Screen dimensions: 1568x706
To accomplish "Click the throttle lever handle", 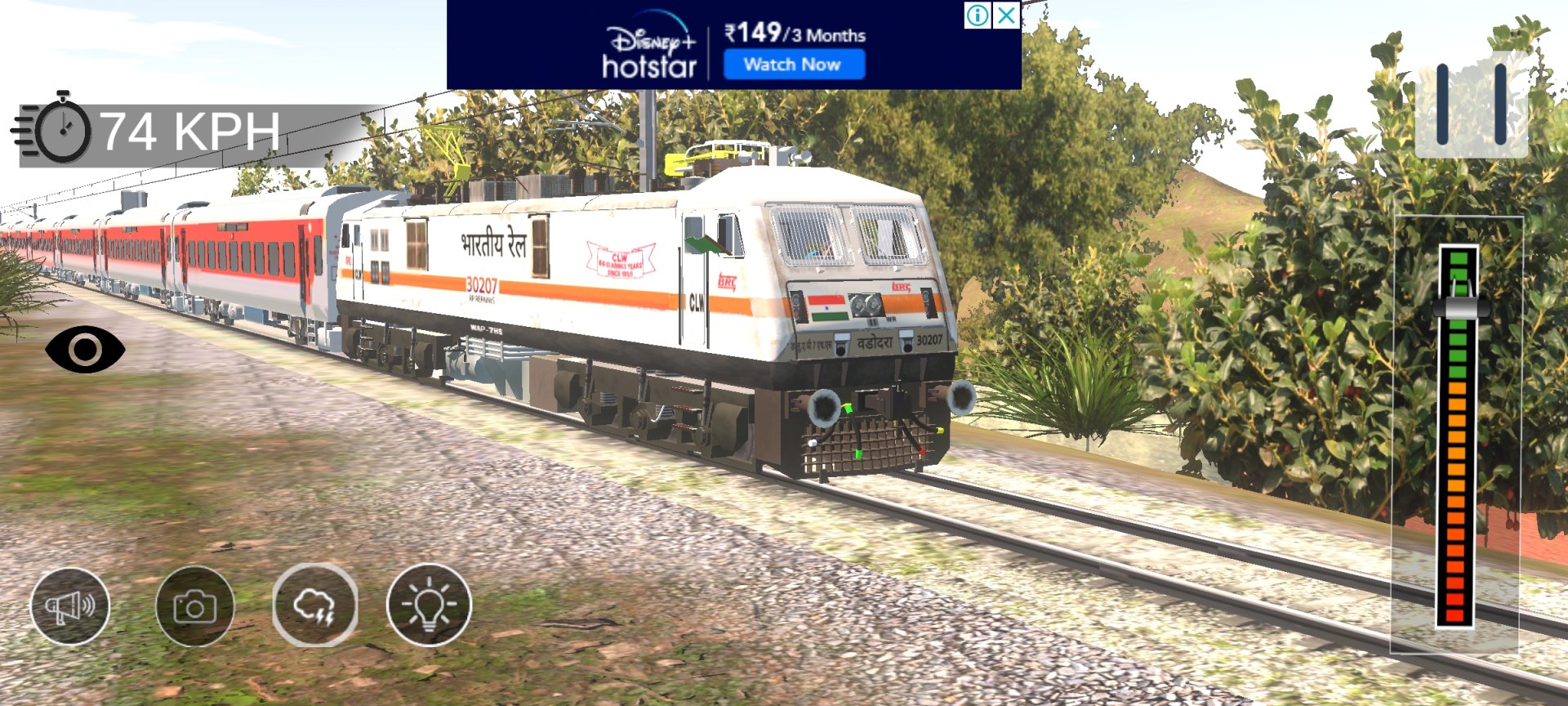I will coord(1459,308).
